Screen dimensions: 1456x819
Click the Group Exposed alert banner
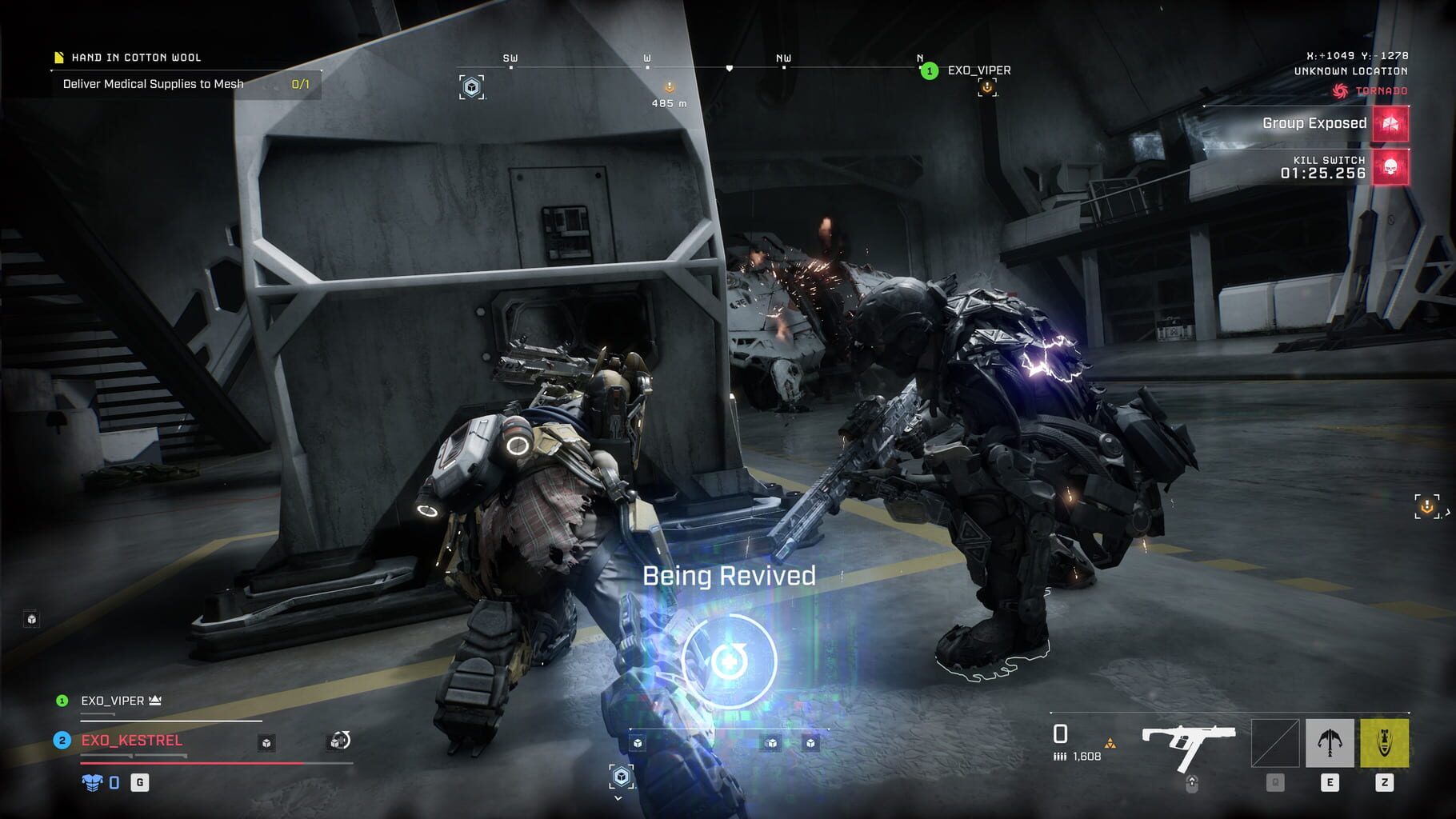pos(1312,124)
